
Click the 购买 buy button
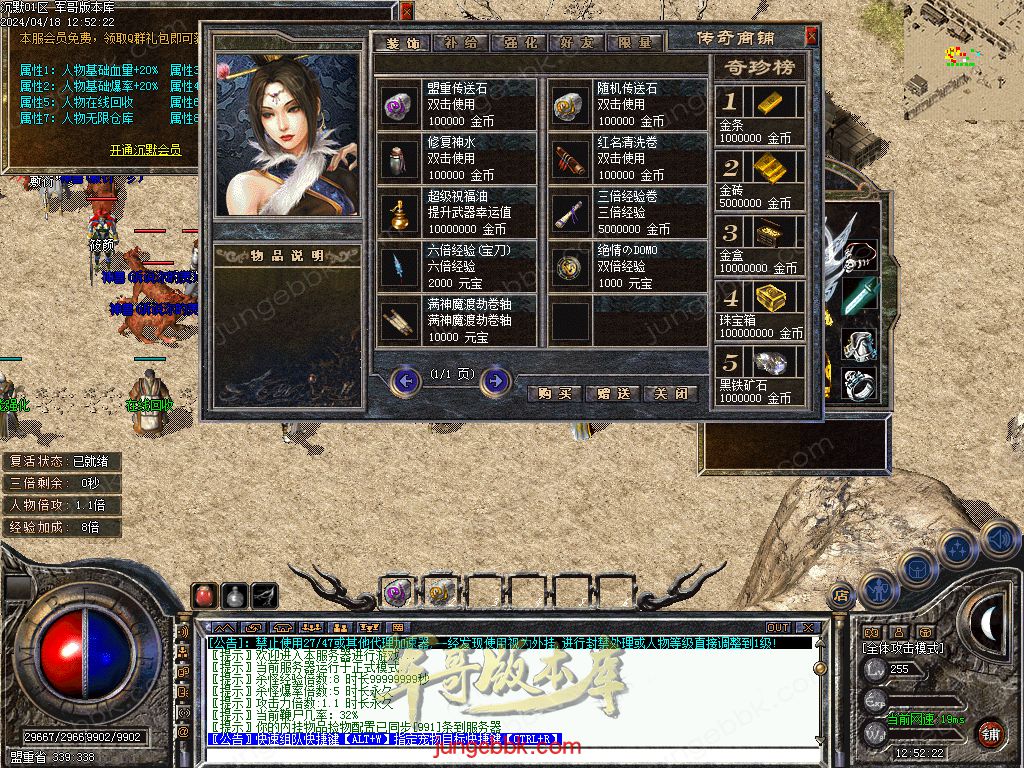coord(555,393)
